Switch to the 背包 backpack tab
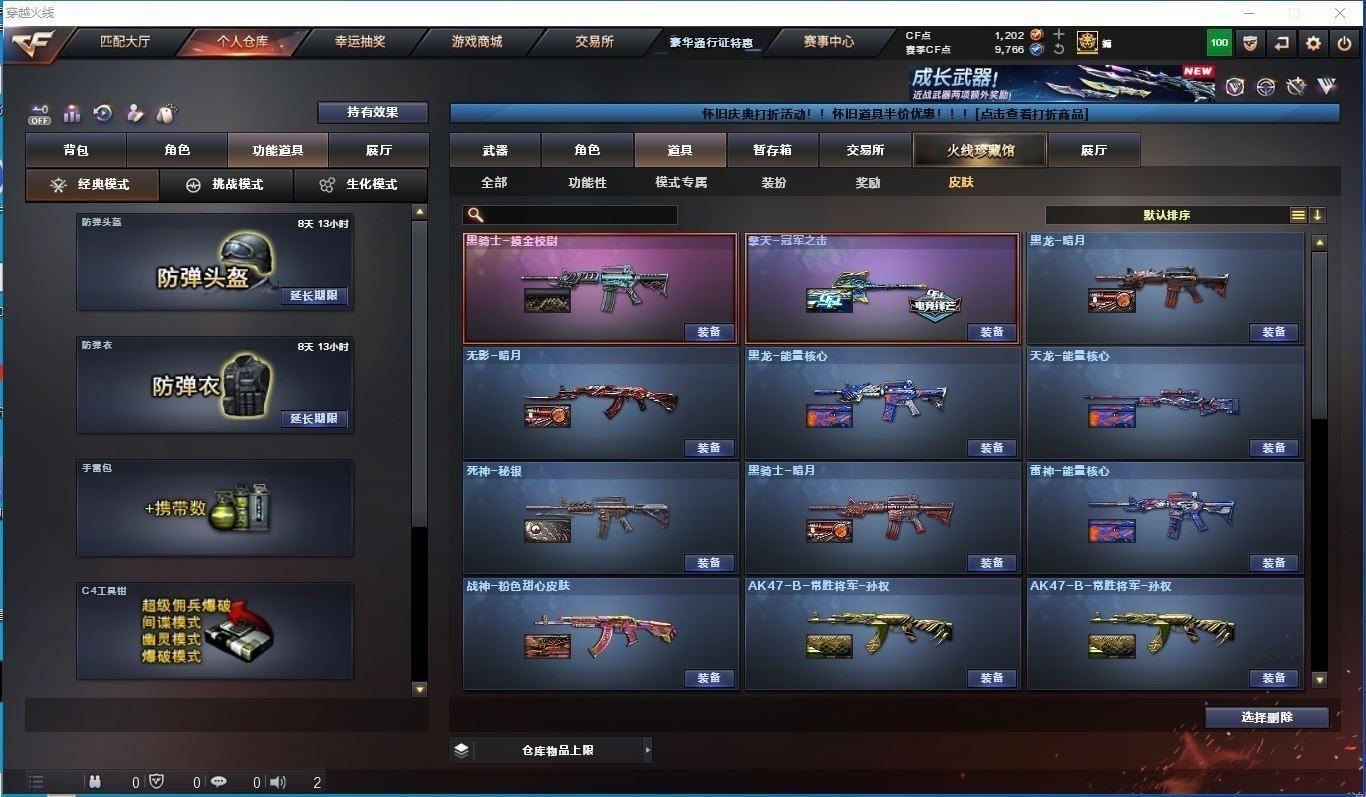 pyautogui.click(x=76, y=150)
